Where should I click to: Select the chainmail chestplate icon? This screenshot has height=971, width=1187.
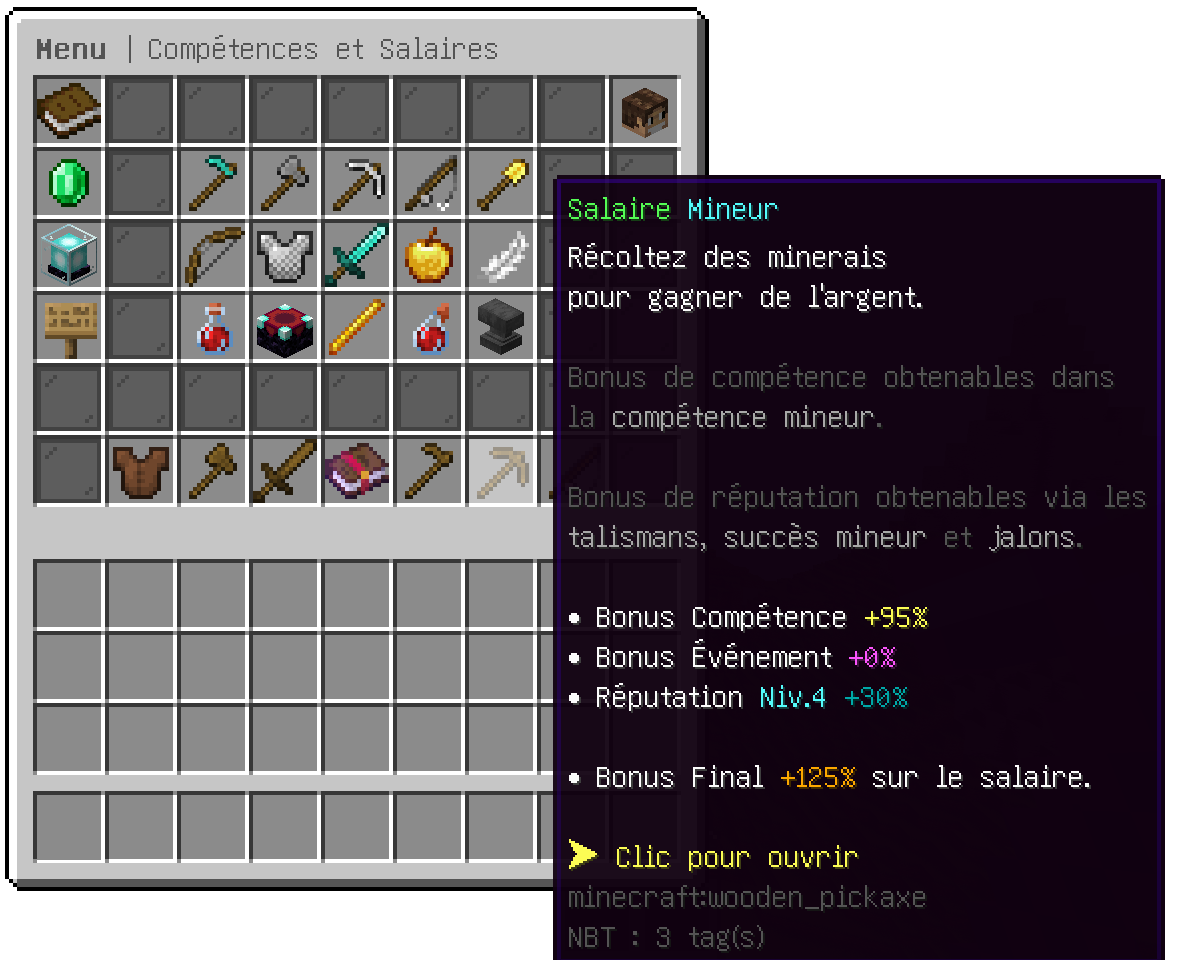(285, 255)
